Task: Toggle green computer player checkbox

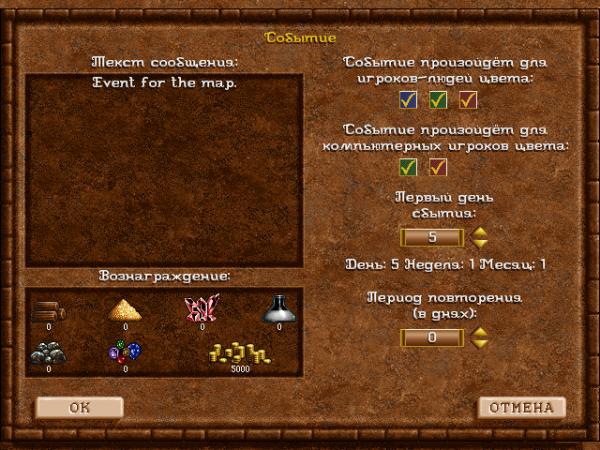Action: pos(408,167)
